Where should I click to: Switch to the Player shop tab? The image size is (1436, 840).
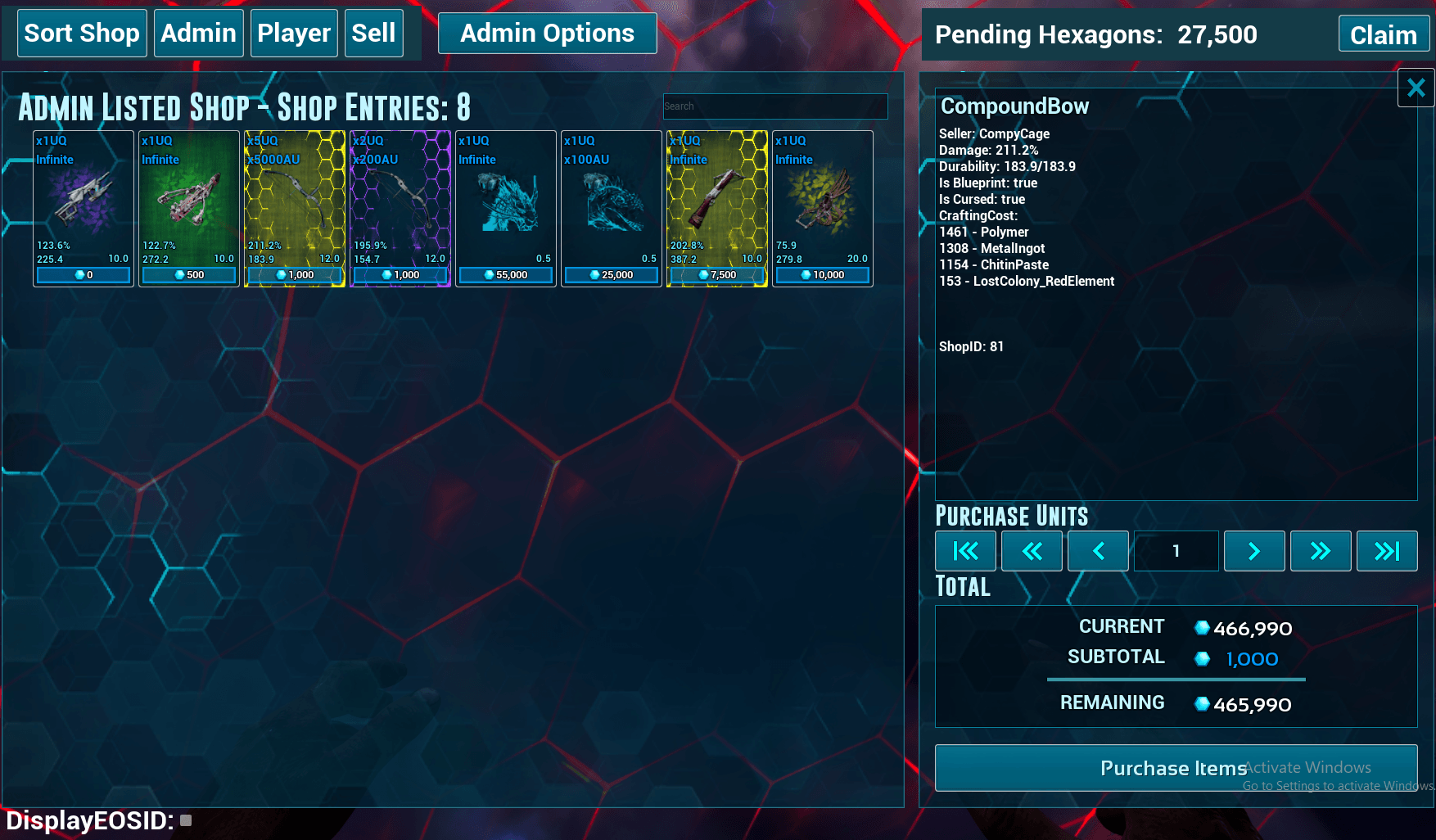coord(293,34)
